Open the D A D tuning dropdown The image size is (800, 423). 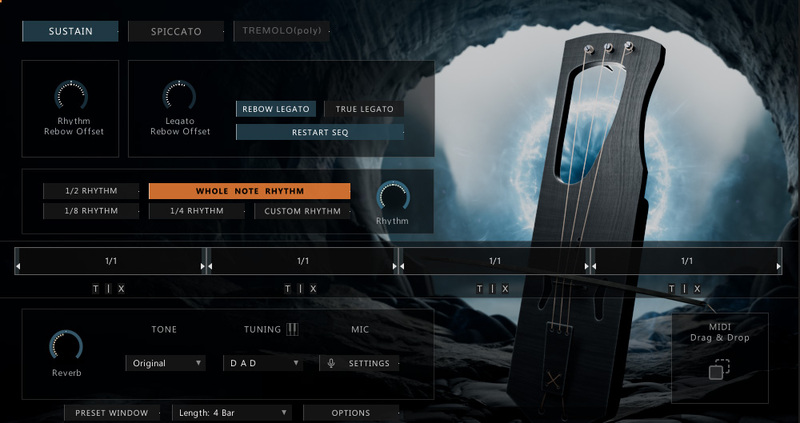262,363
